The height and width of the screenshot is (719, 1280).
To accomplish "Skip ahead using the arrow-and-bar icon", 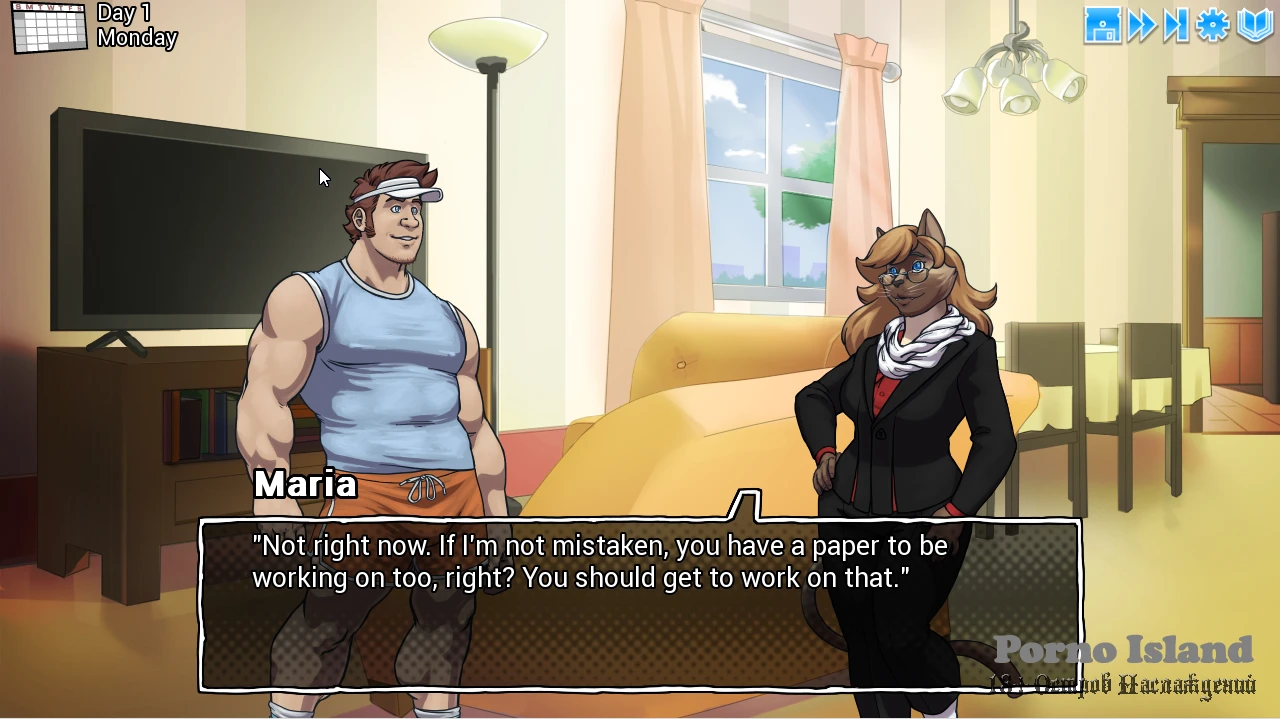I will click(x=1176, y=26).
